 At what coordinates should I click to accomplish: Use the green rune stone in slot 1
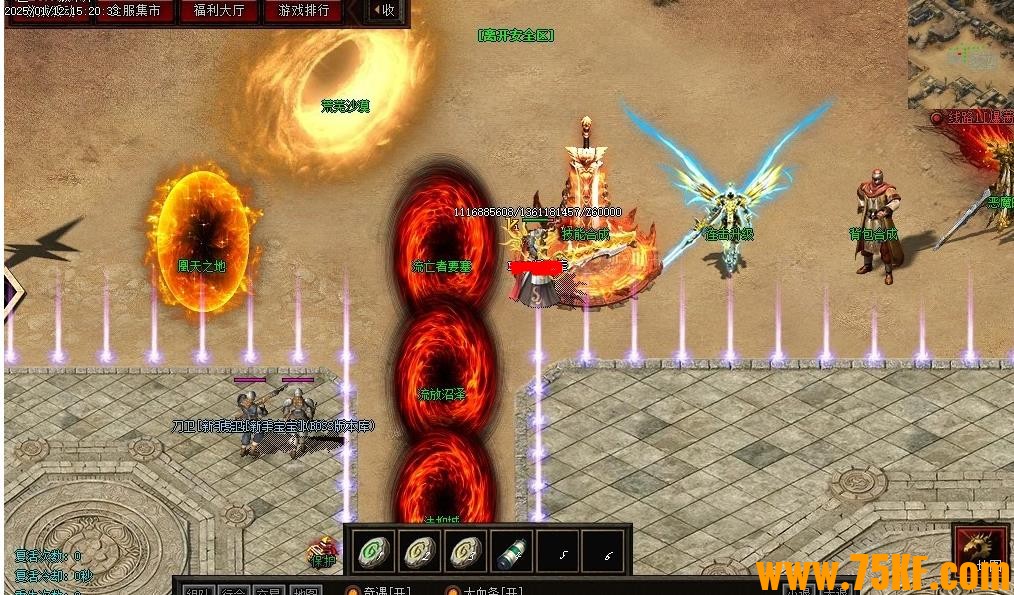pos(372,551)
